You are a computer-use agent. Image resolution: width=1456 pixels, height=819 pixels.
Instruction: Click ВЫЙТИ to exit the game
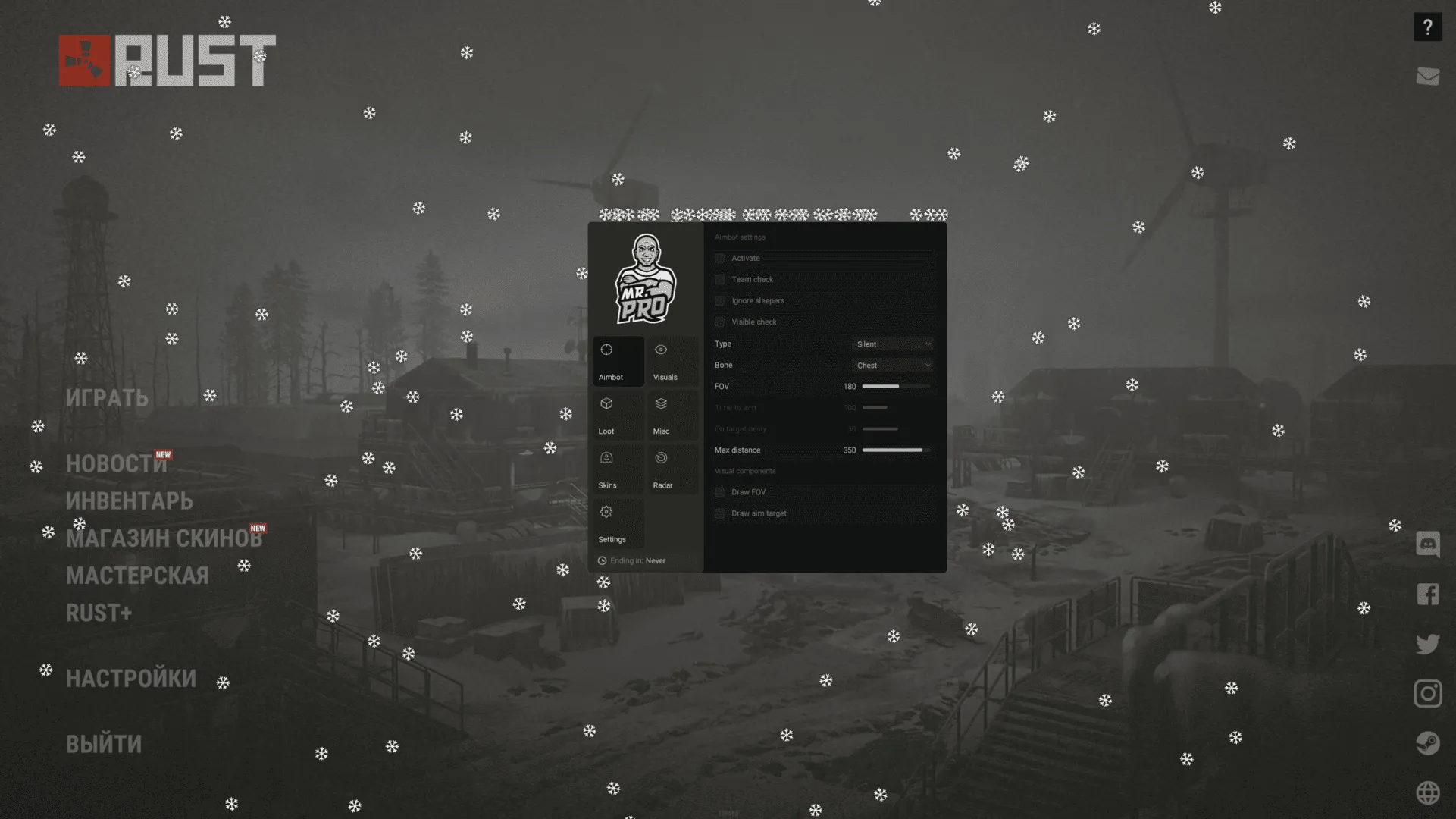[x=104, y=743]
